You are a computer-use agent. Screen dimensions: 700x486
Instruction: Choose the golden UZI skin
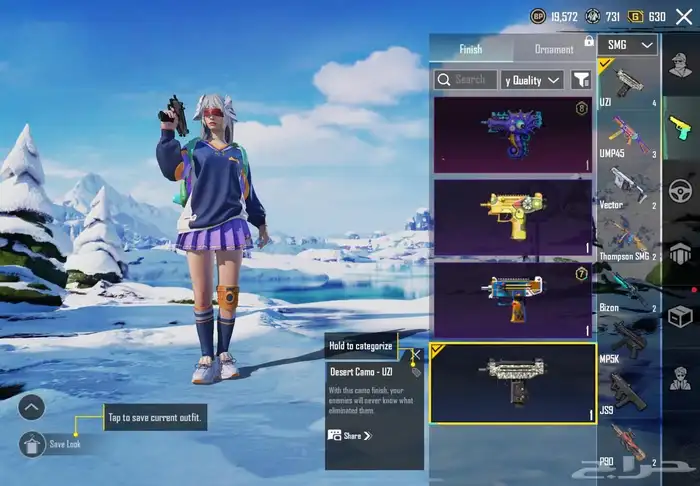[512, 217]
